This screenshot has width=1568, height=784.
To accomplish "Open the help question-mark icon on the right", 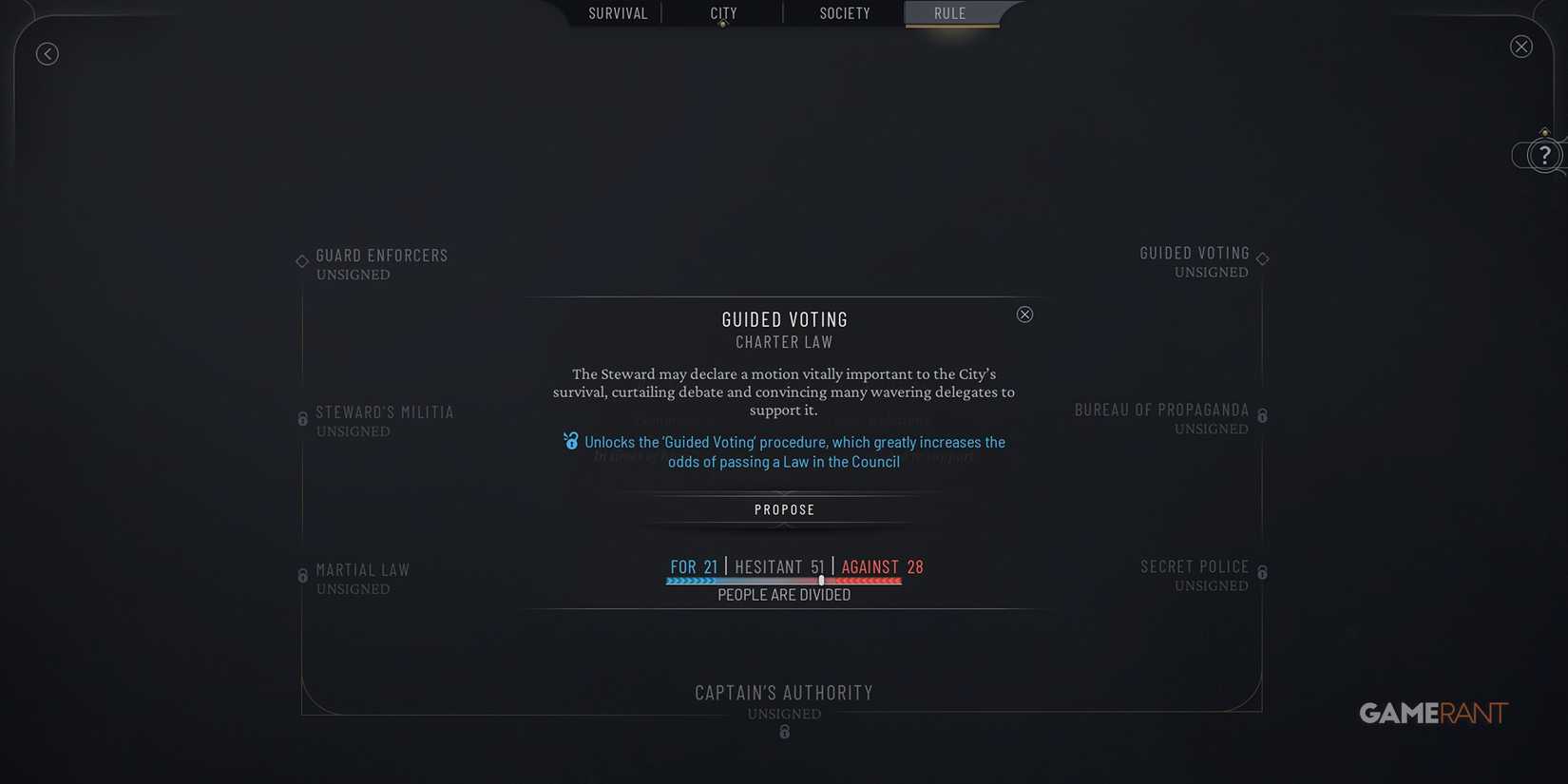I will point(1543,155).
